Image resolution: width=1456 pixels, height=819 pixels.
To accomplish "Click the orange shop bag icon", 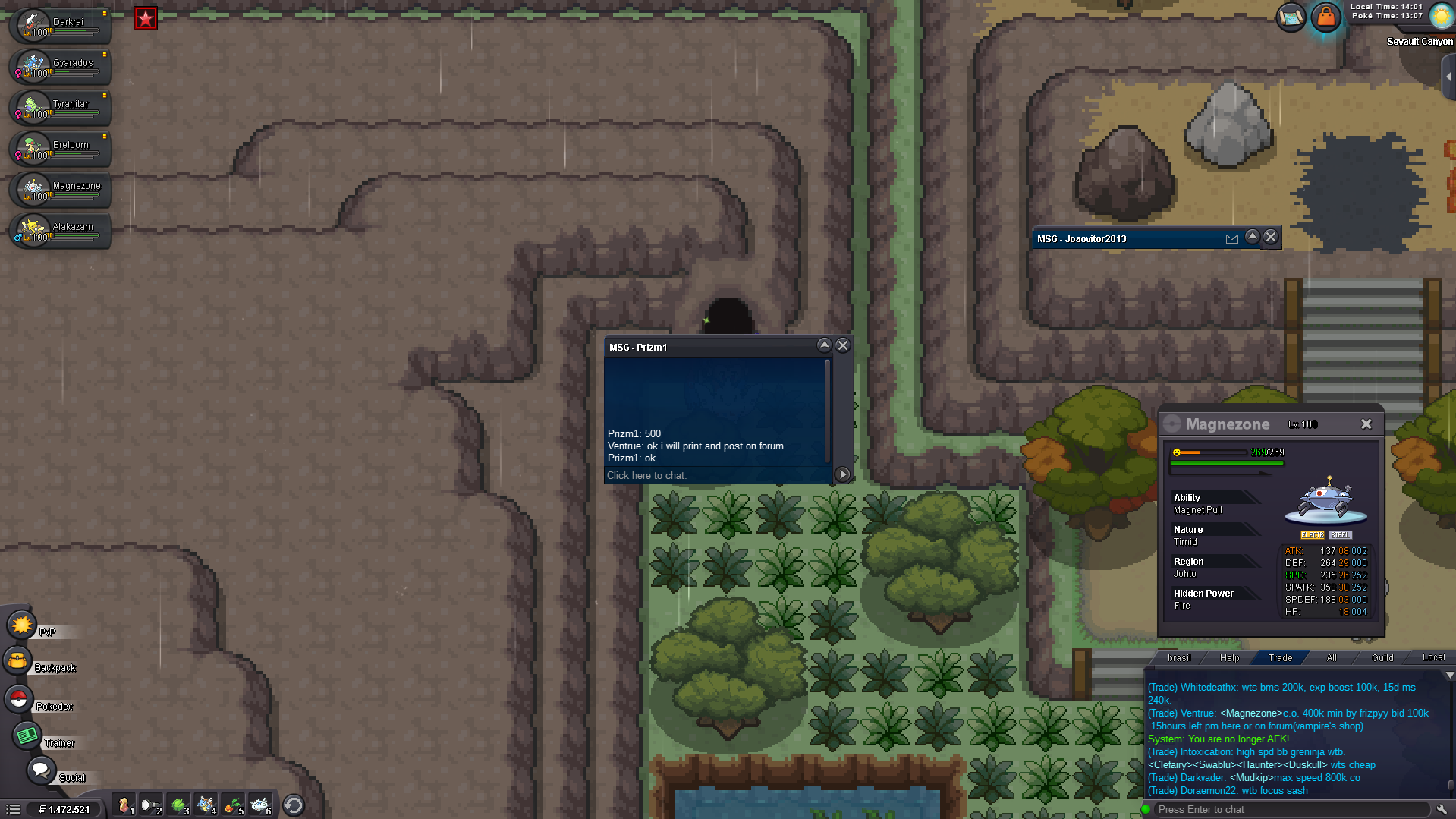I will click(x=1325, y=17).
